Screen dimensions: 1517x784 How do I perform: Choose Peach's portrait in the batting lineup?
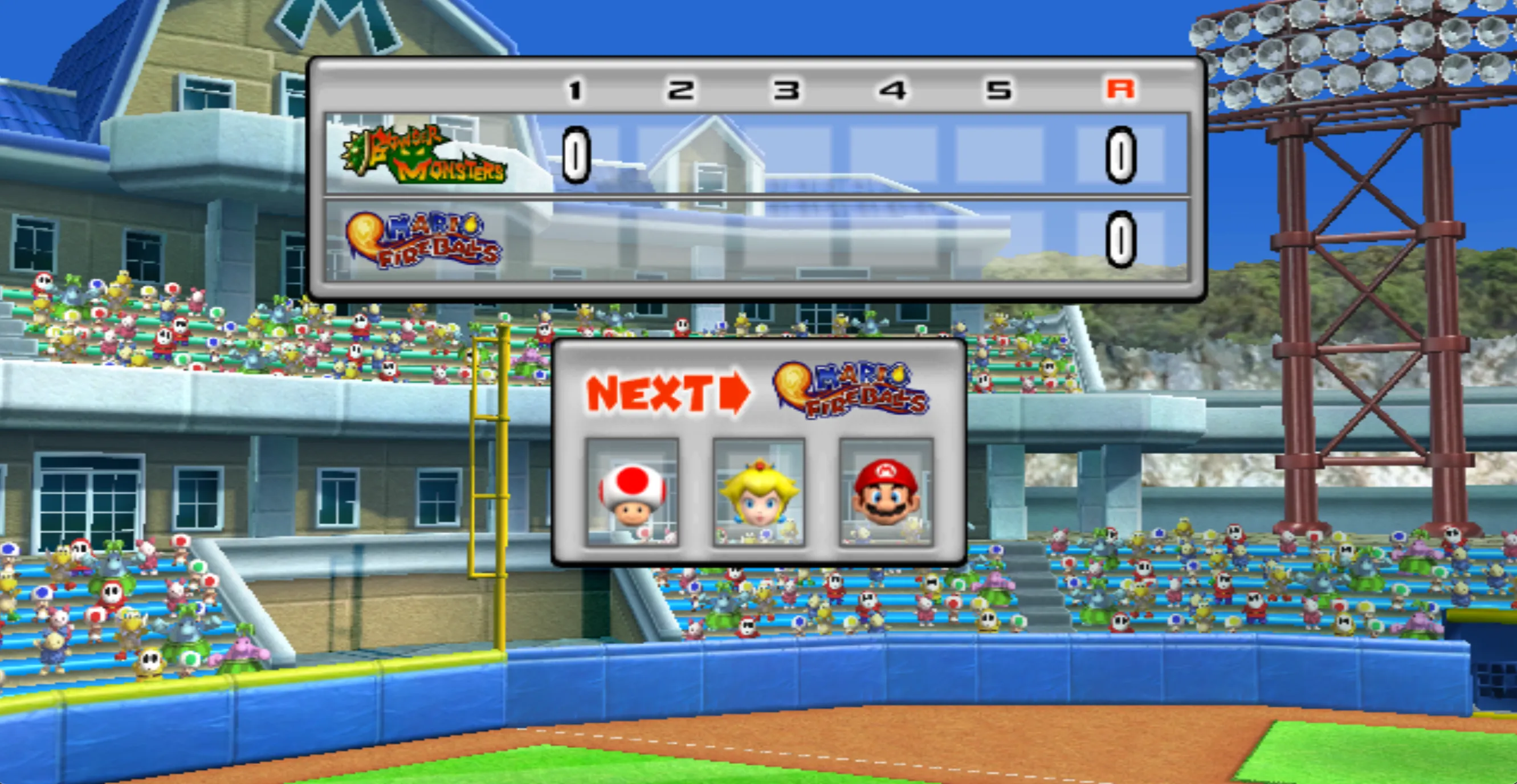click(x=758, y=492)
